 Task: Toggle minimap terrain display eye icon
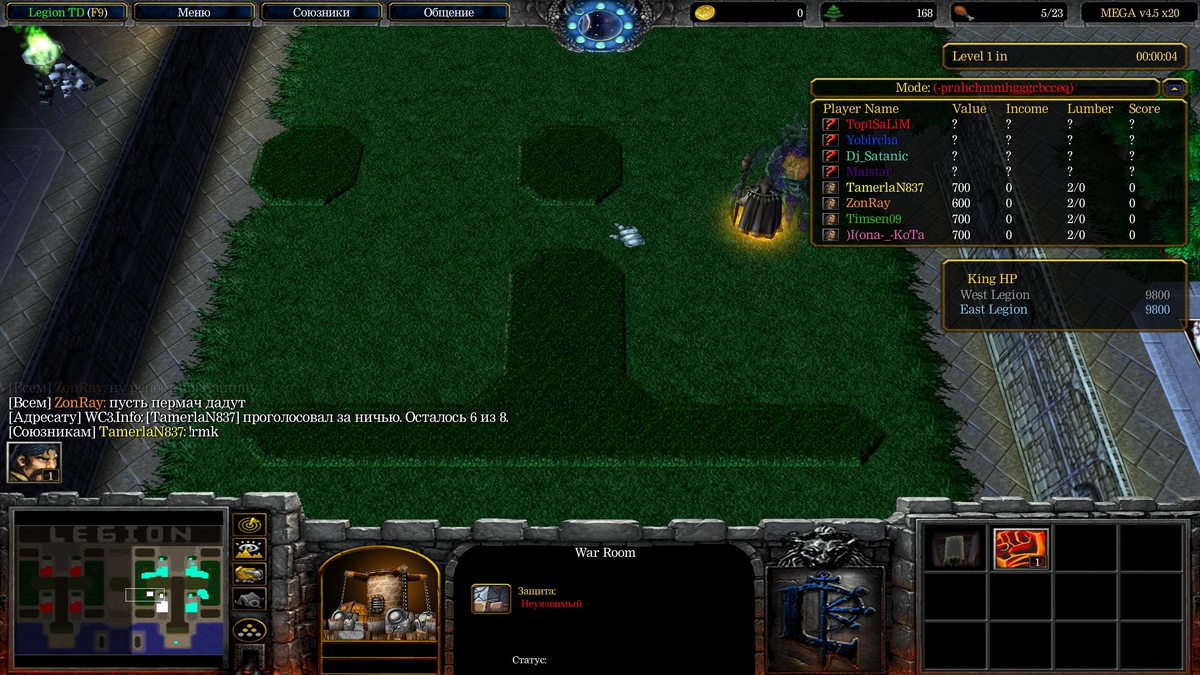click(x=248, y=549)
